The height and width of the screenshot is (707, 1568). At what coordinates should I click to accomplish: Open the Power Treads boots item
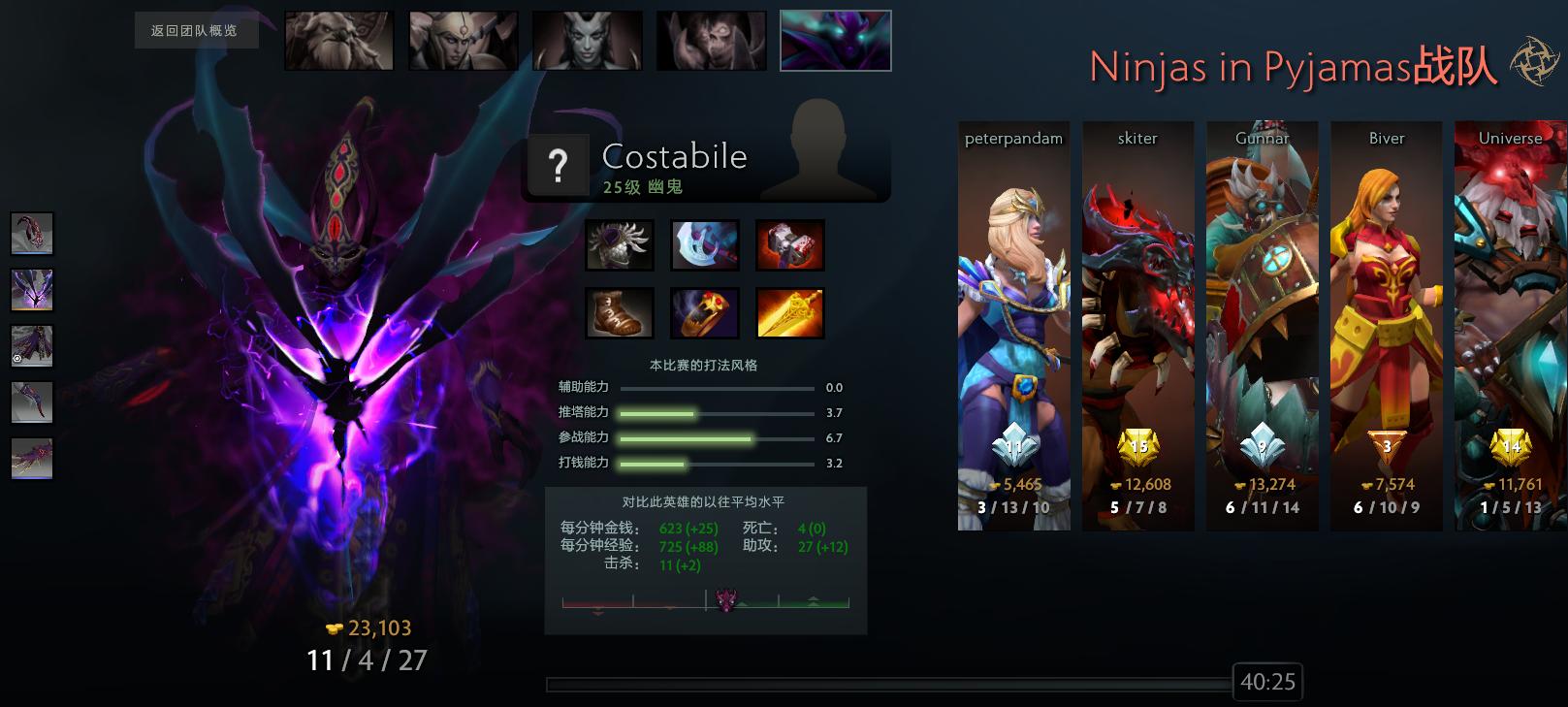[620, 312]
